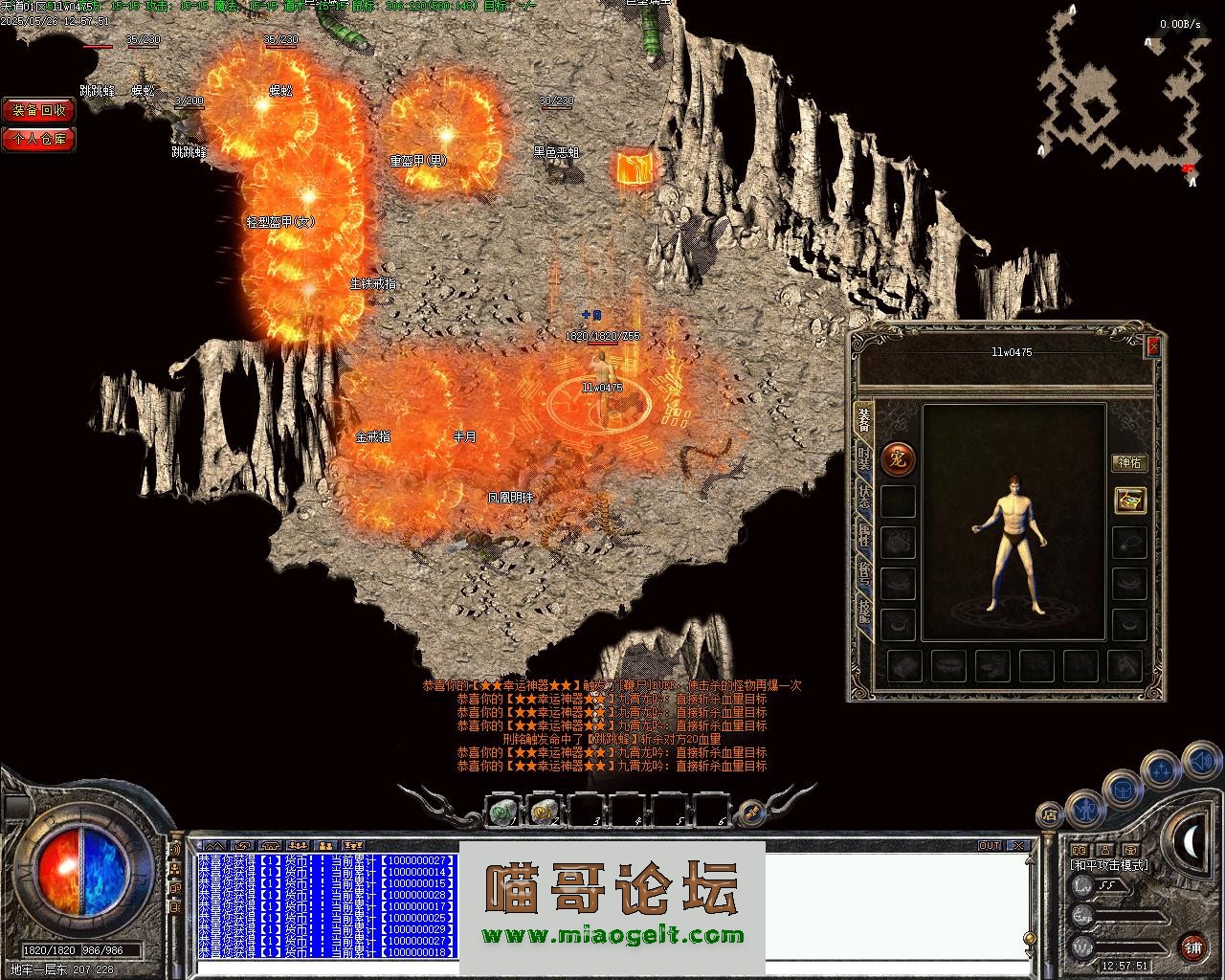This screenshot has height=980, width=1225.
Task: Click the round 宠 pet button
Action: [x=898, y=460]
